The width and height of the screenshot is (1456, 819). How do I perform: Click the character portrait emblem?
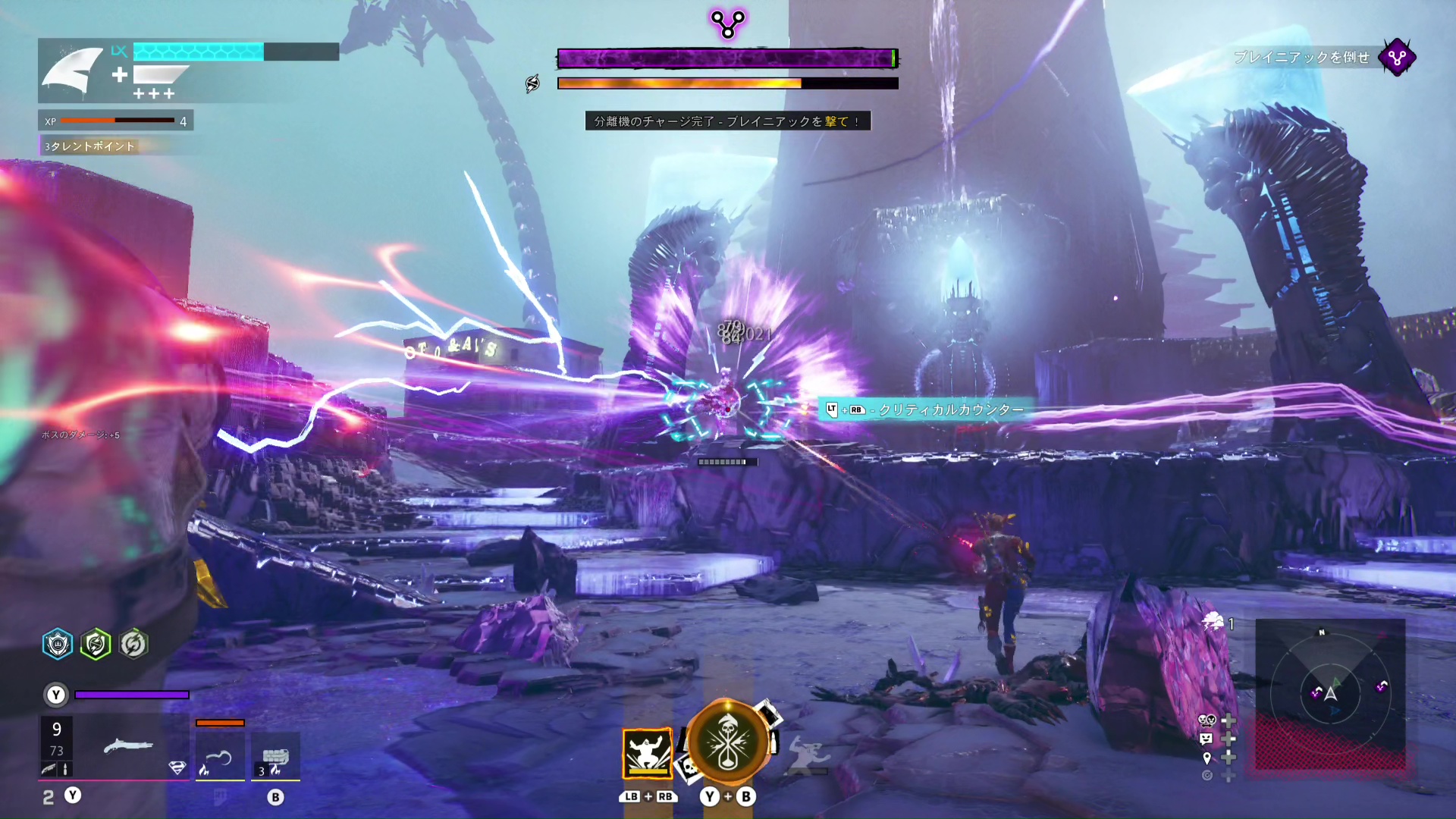pyautogui.click(x=73, y=71)
